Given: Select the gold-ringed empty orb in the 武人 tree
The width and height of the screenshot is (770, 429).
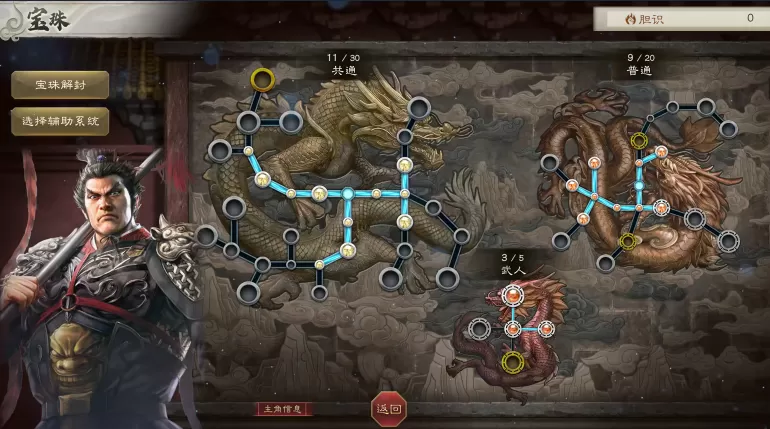Looking at the screenshot, I should pos(513,361).
